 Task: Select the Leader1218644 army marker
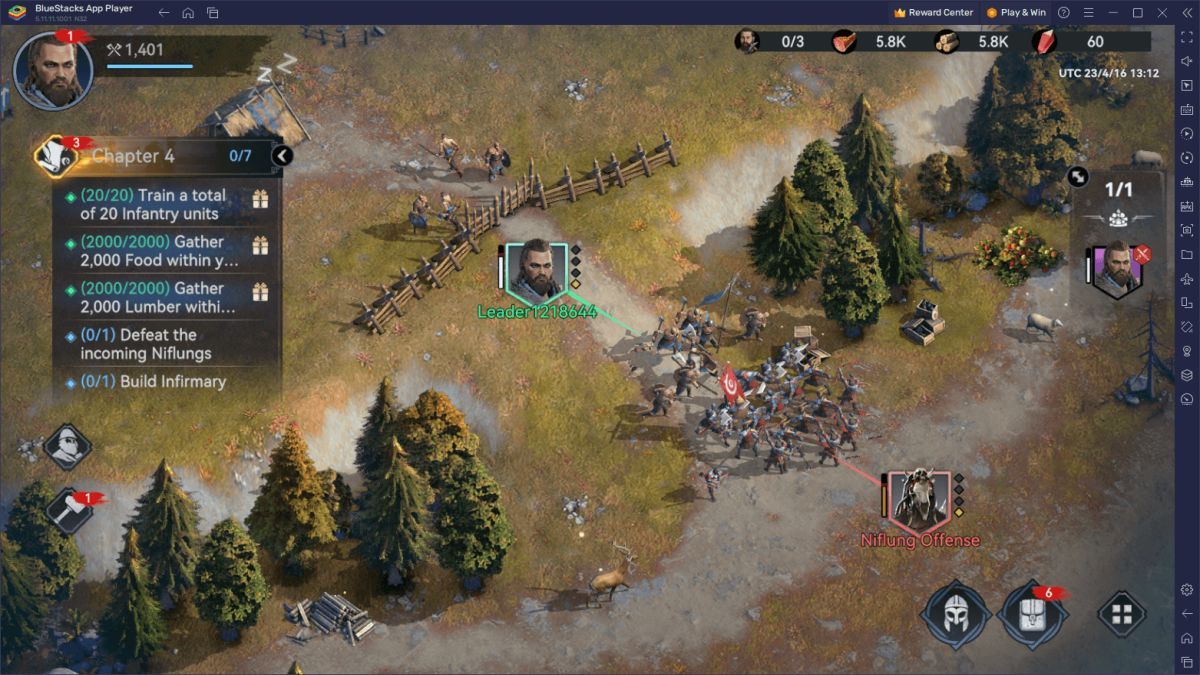click(537, 269)
